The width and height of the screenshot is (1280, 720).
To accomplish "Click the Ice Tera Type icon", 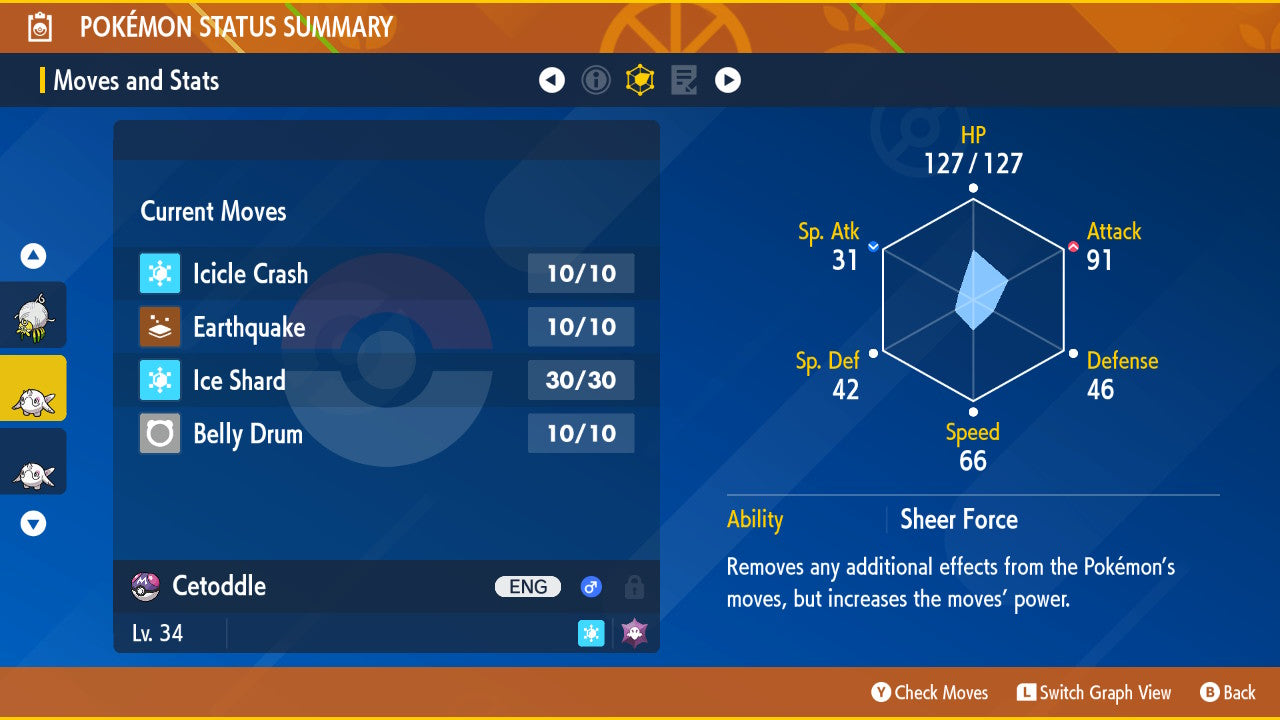I will (x=591, y=633).
